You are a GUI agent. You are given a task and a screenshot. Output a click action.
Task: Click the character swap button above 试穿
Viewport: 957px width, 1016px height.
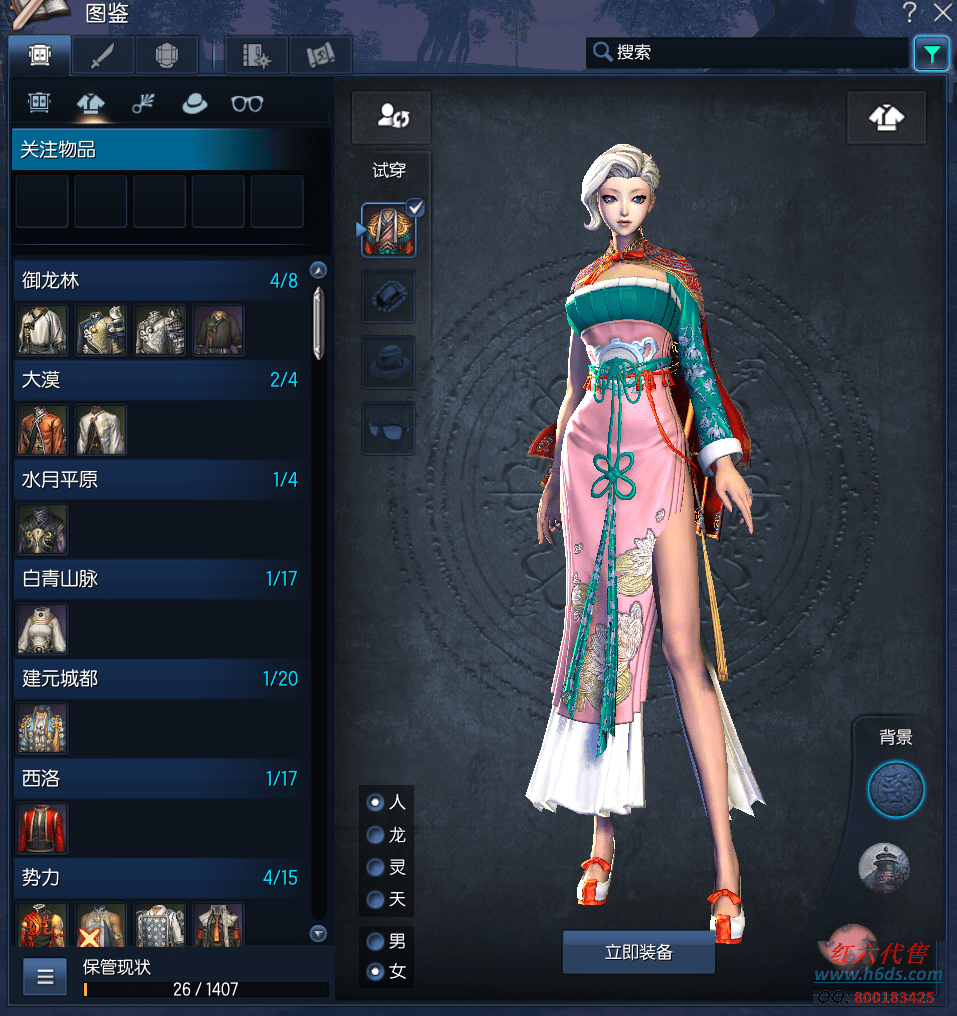click(390, 117)
